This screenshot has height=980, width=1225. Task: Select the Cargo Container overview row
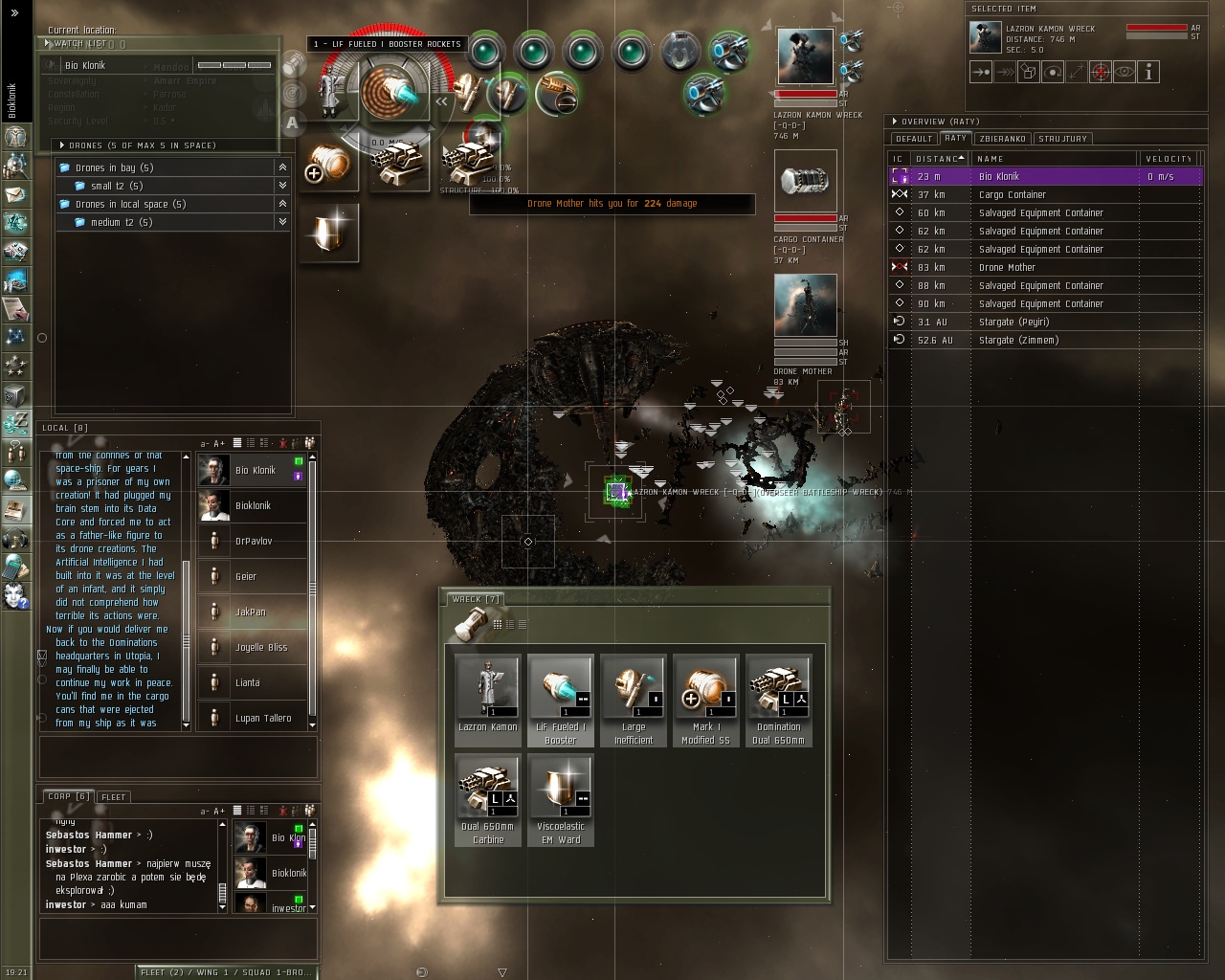(1012, 195)
